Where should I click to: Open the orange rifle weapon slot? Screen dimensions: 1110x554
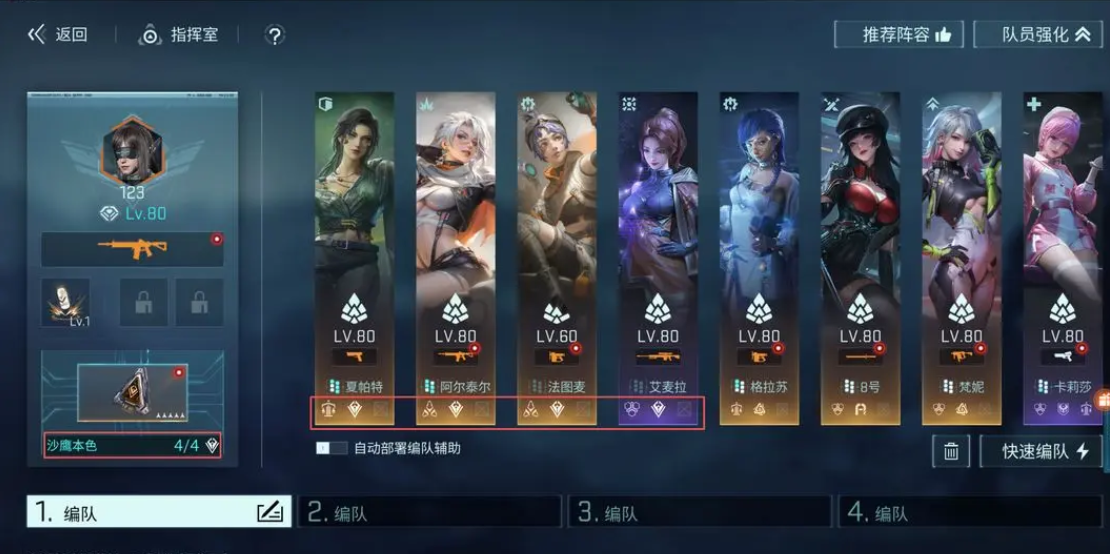[x=132, y=250]
